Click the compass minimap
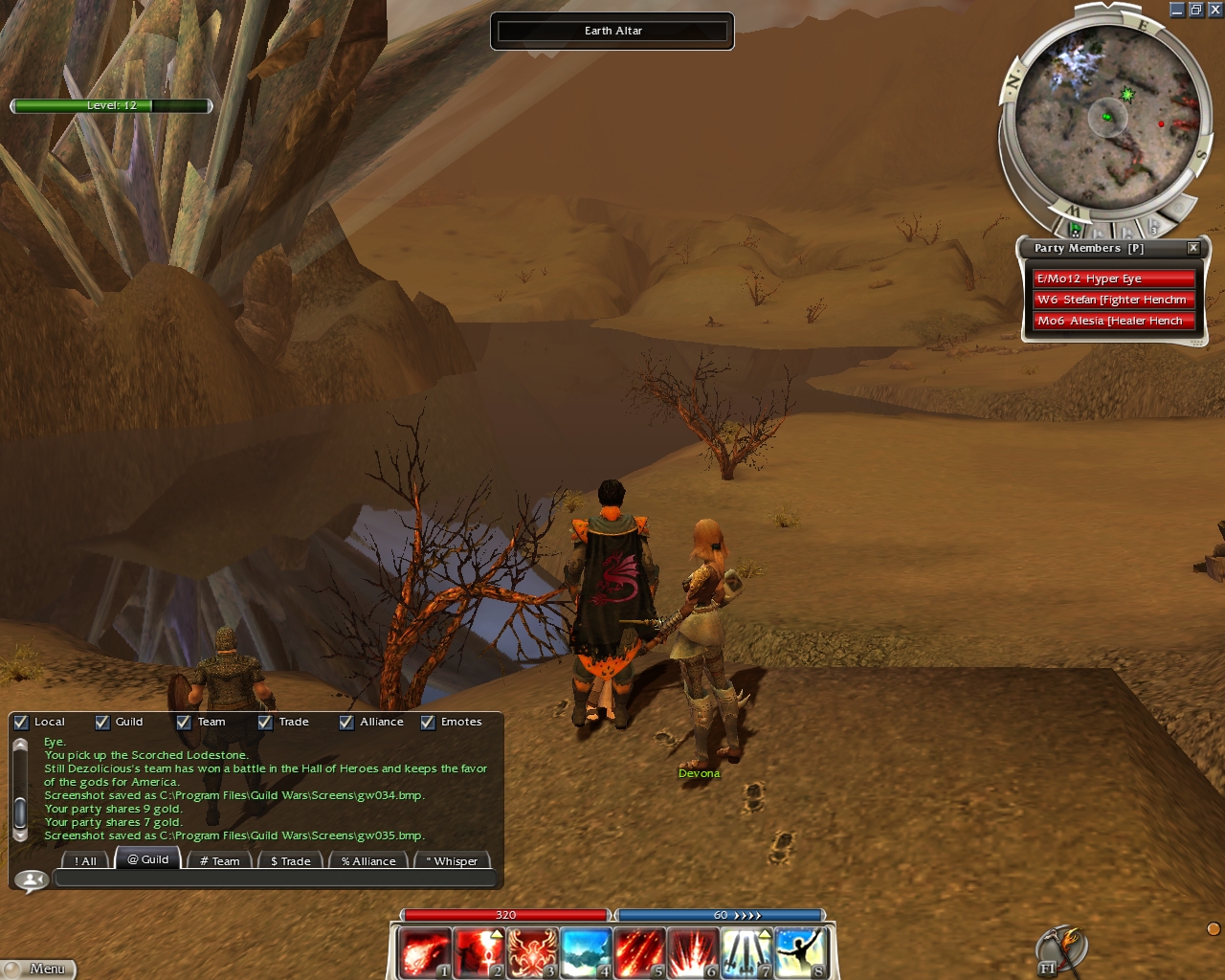Screen dimensions: 1225x980 (x=1107, y=117)
